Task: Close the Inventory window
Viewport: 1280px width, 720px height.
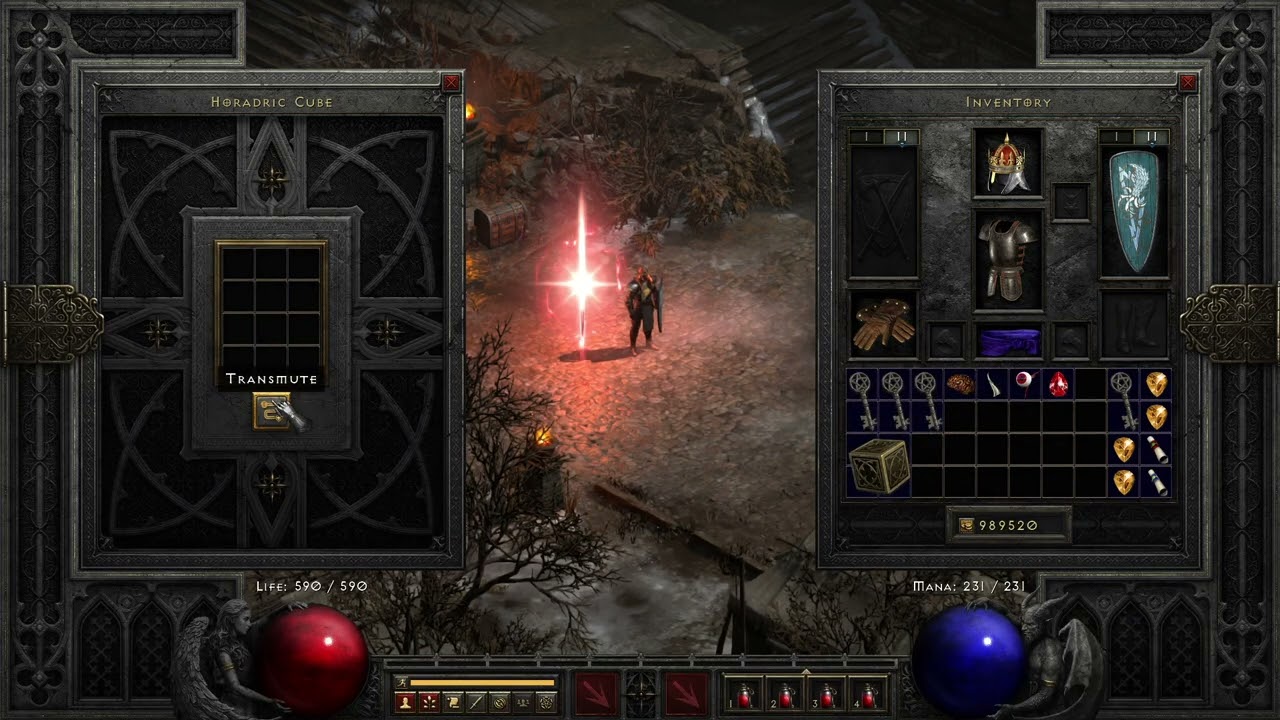Action: (x=1188, y=83)
